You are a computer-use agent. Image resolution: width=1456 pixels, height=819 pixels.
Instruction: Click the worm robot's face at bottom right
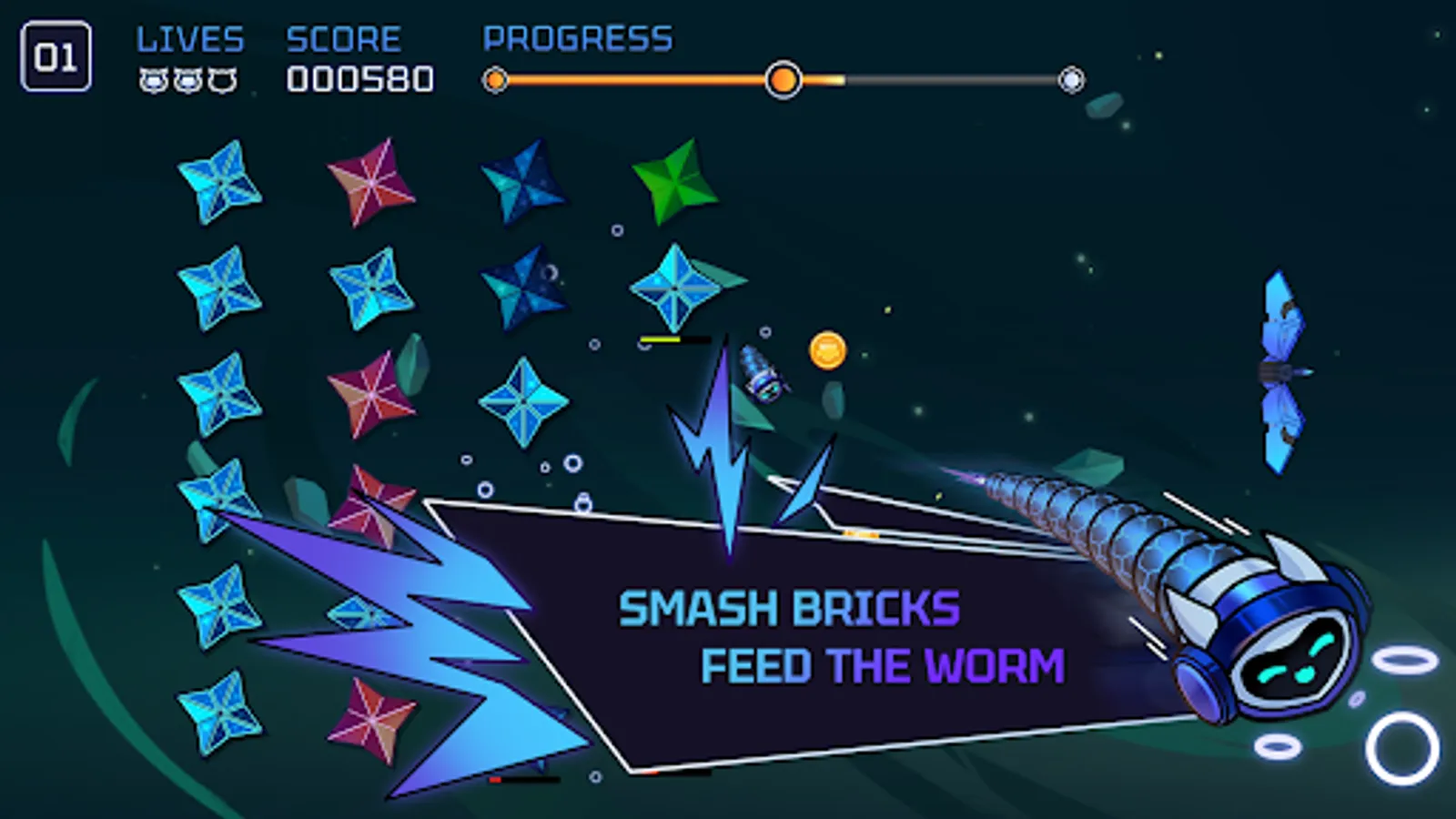(1292, 664)
